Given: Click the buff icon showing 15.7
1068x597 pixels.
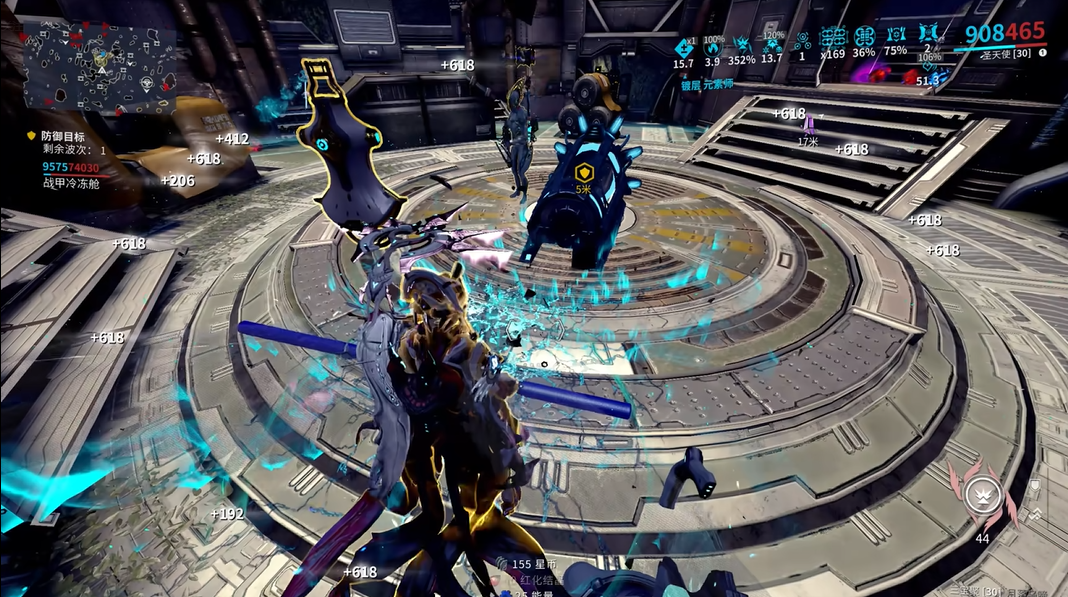Looking at the screenshot, I should pyautogui.click(x=684, y=44).
